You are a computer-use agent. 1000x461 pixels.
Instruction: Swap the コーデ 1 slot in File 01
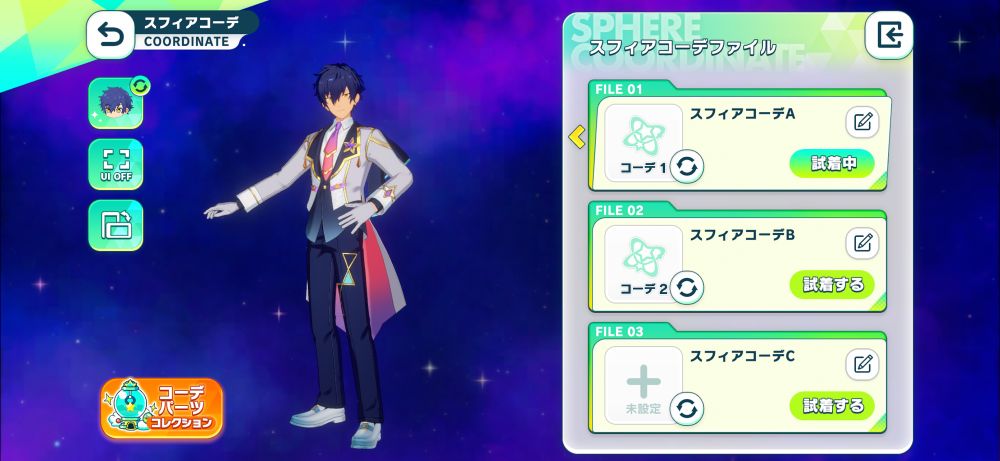click(686, 166)
